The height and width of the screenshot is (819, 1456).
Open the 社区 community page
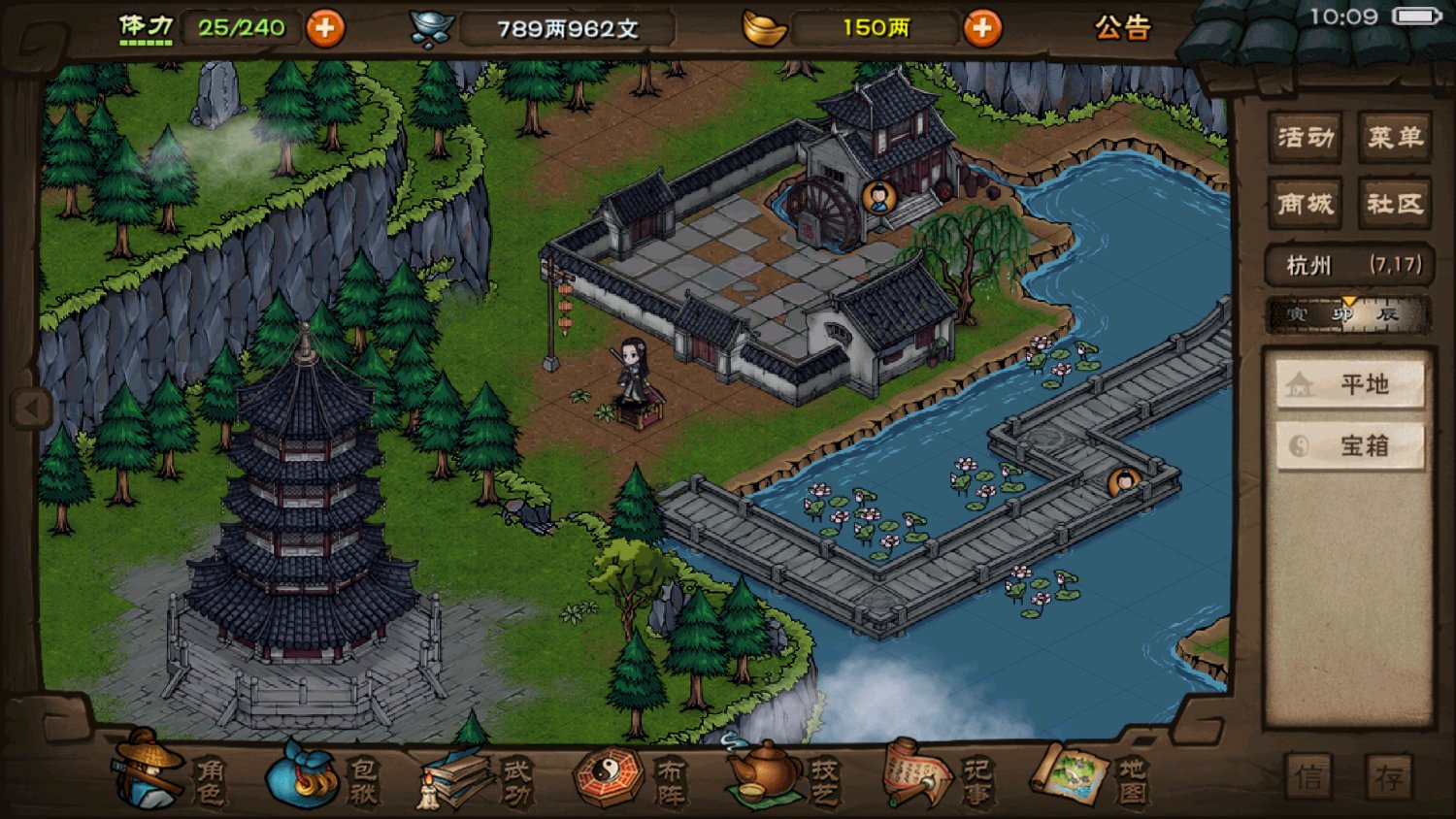point(1395,204)
